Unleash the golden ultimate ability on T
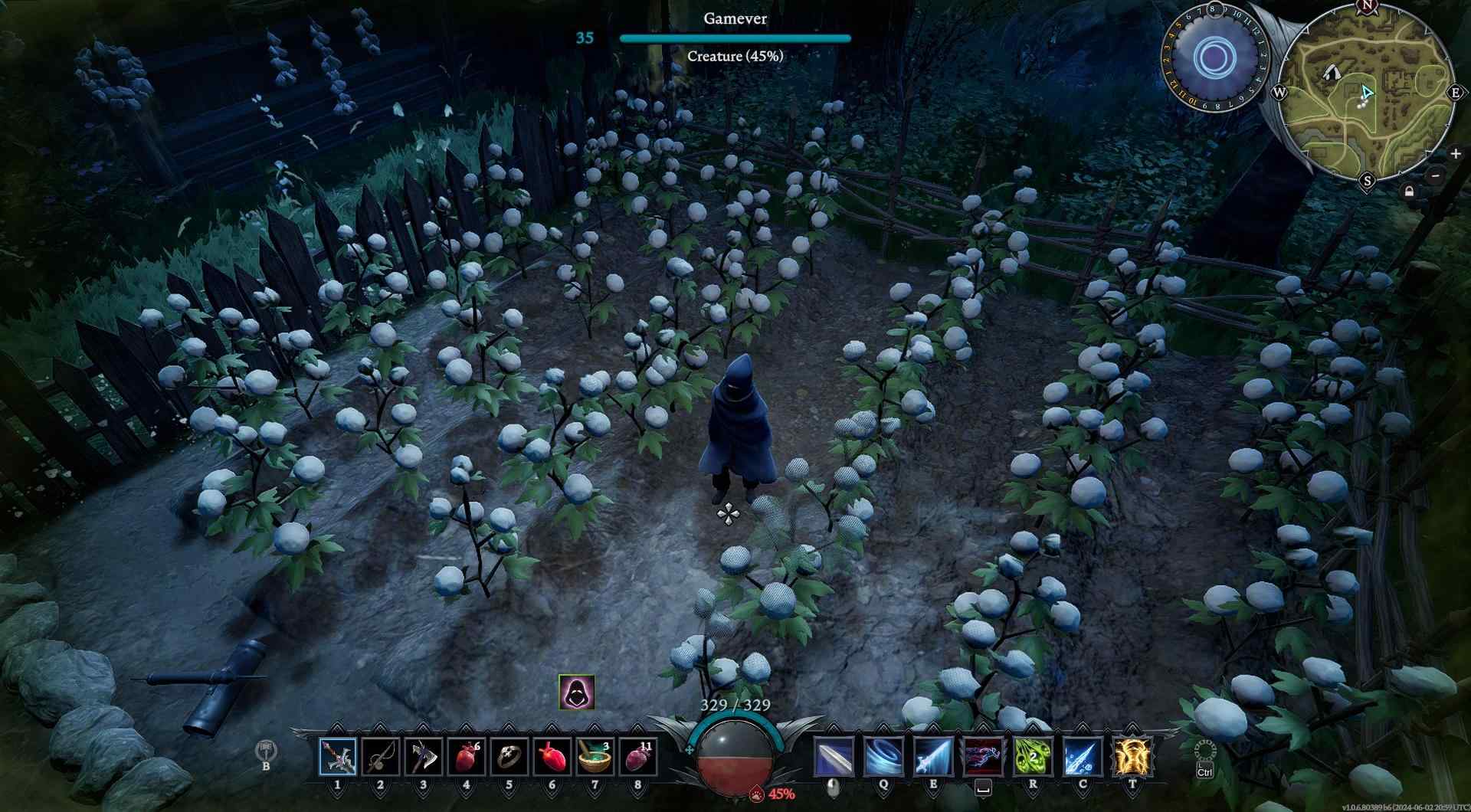Viewport: 1471px width, 812px height. 1132,757
